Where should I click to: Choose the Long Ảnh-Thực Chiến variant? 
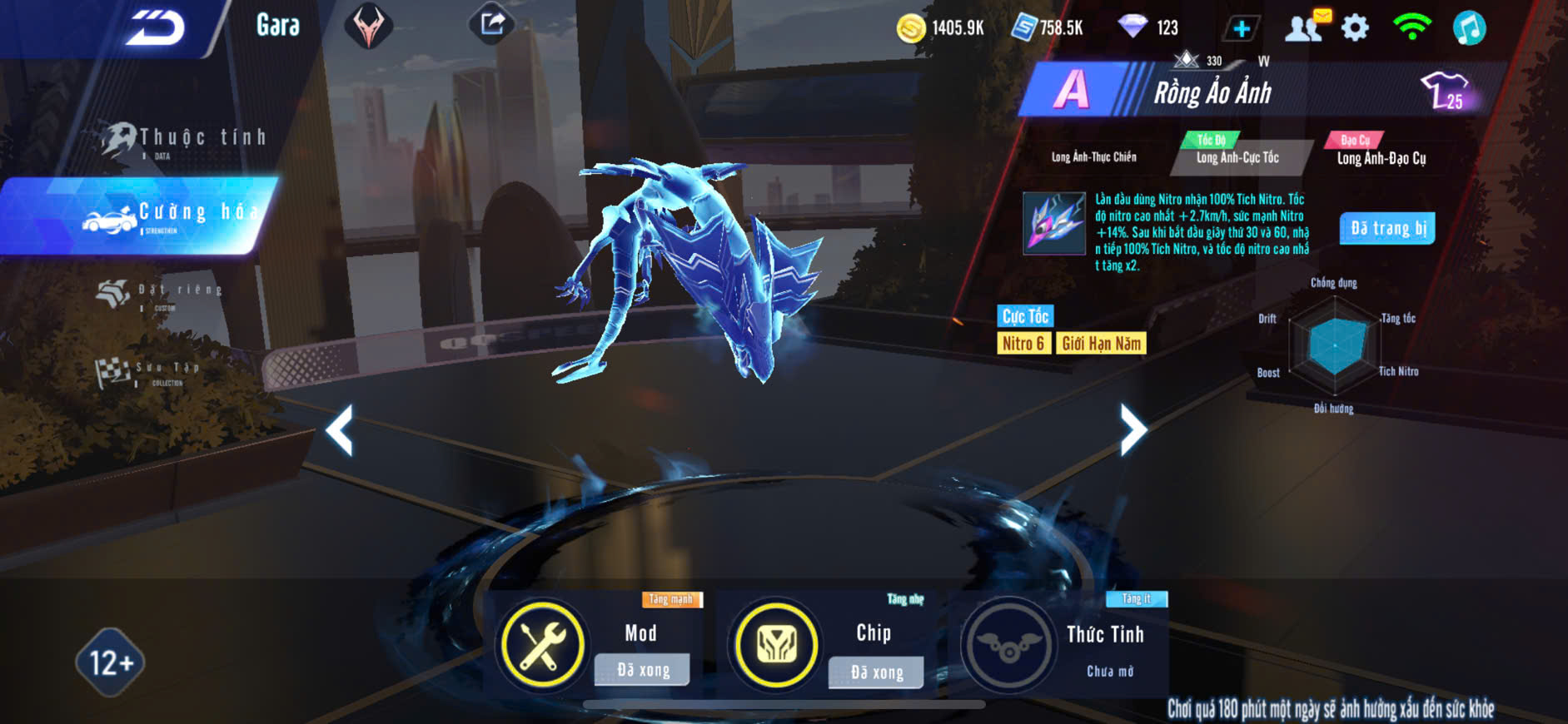tap(1093, 156)
